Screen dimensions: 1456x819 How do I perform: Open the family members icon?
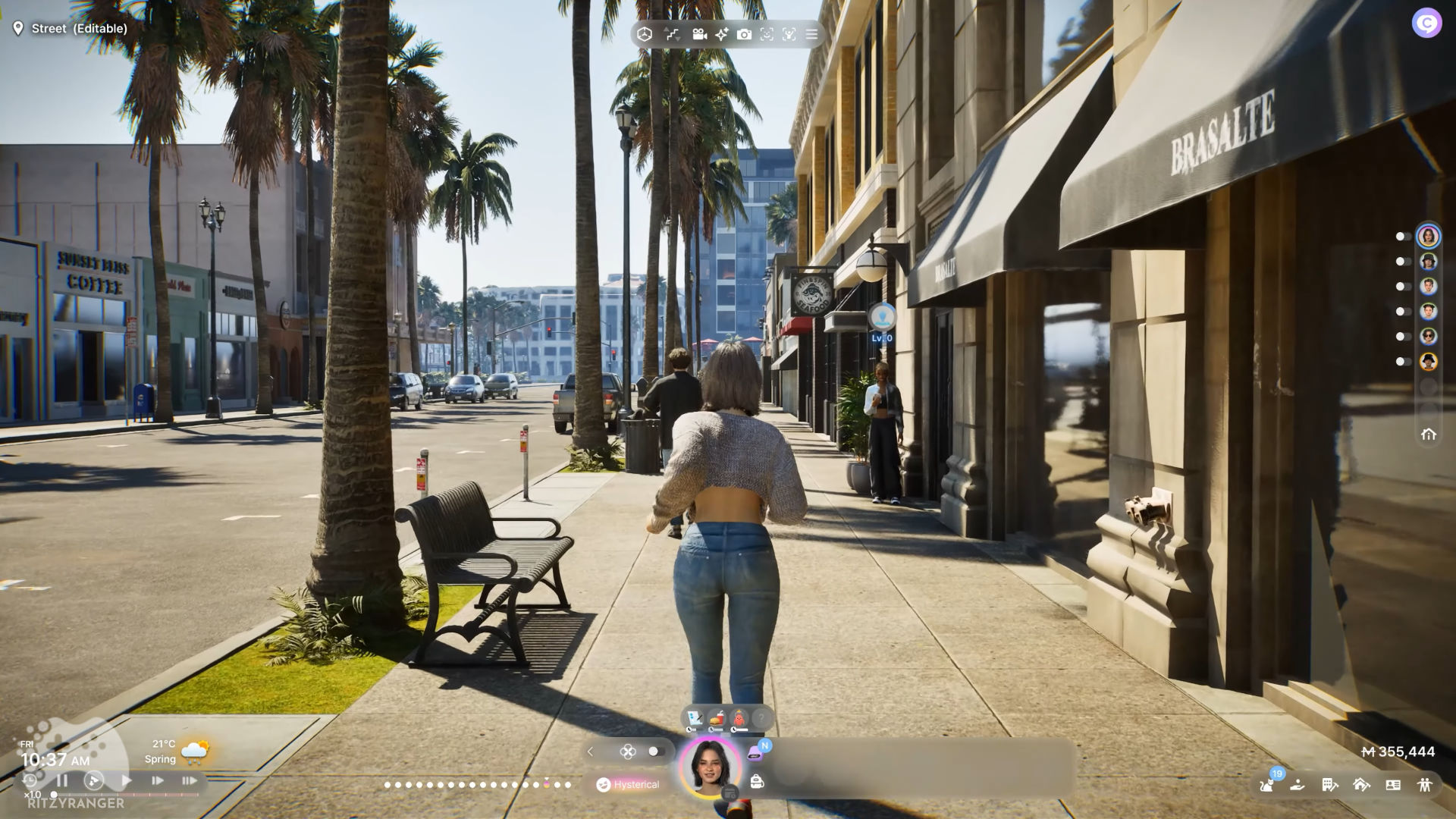[1425, 785]
